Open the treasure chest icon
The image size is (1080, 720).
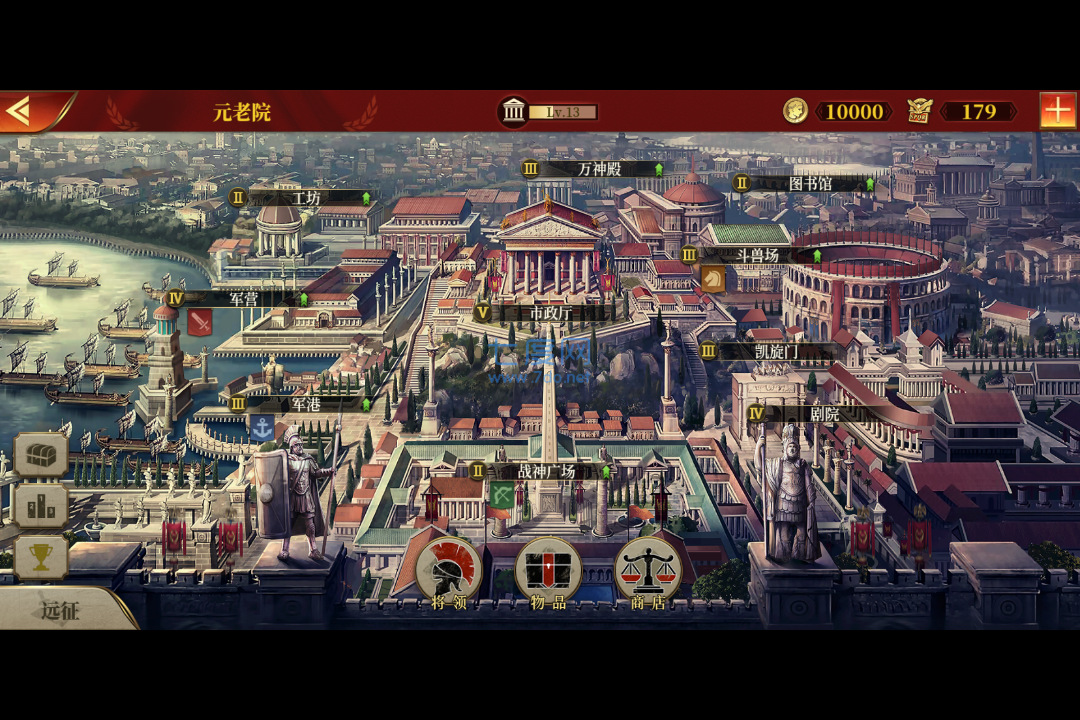point(41,455)
